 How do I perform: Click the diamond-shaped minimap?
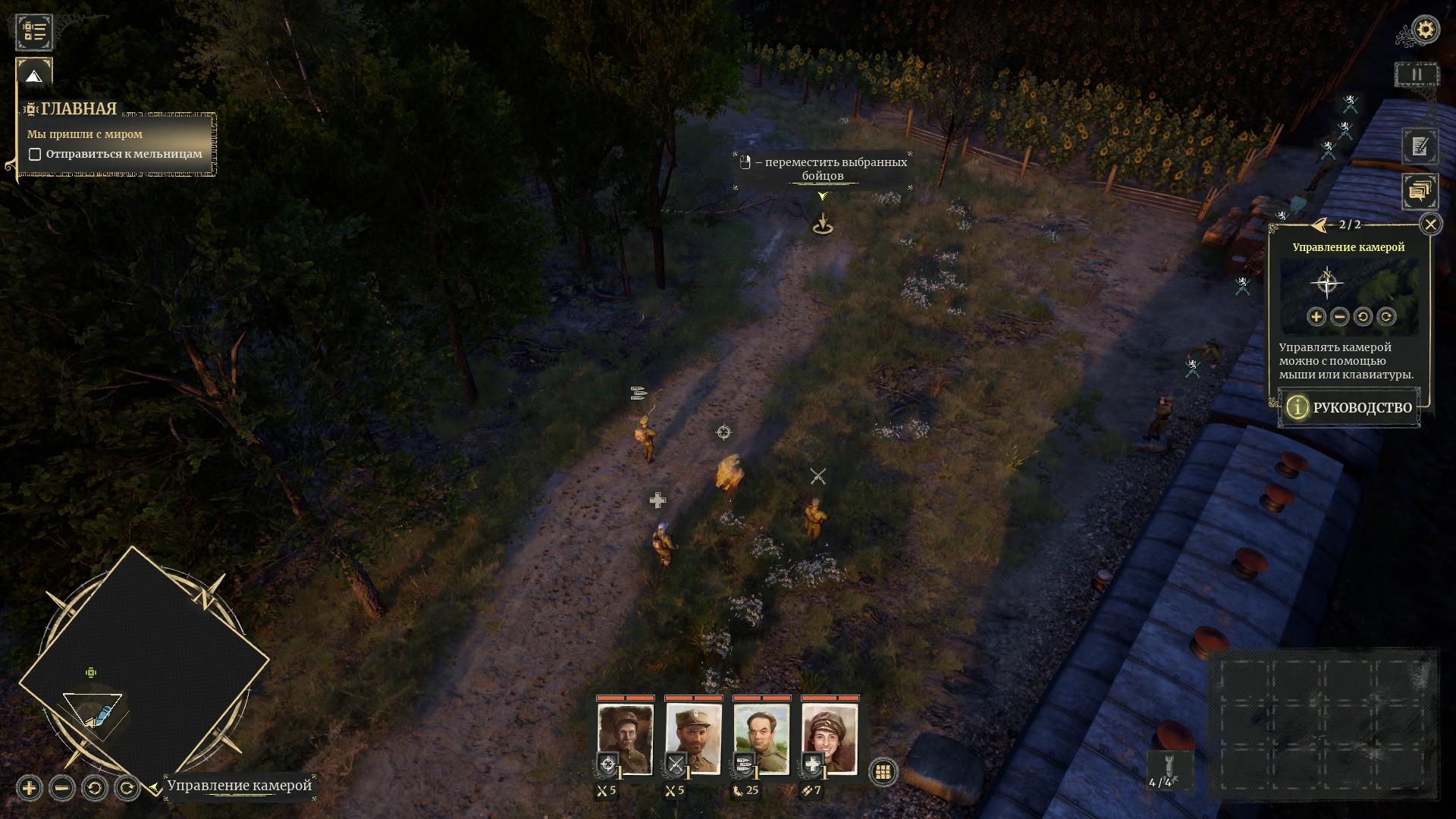pos(144,667)
